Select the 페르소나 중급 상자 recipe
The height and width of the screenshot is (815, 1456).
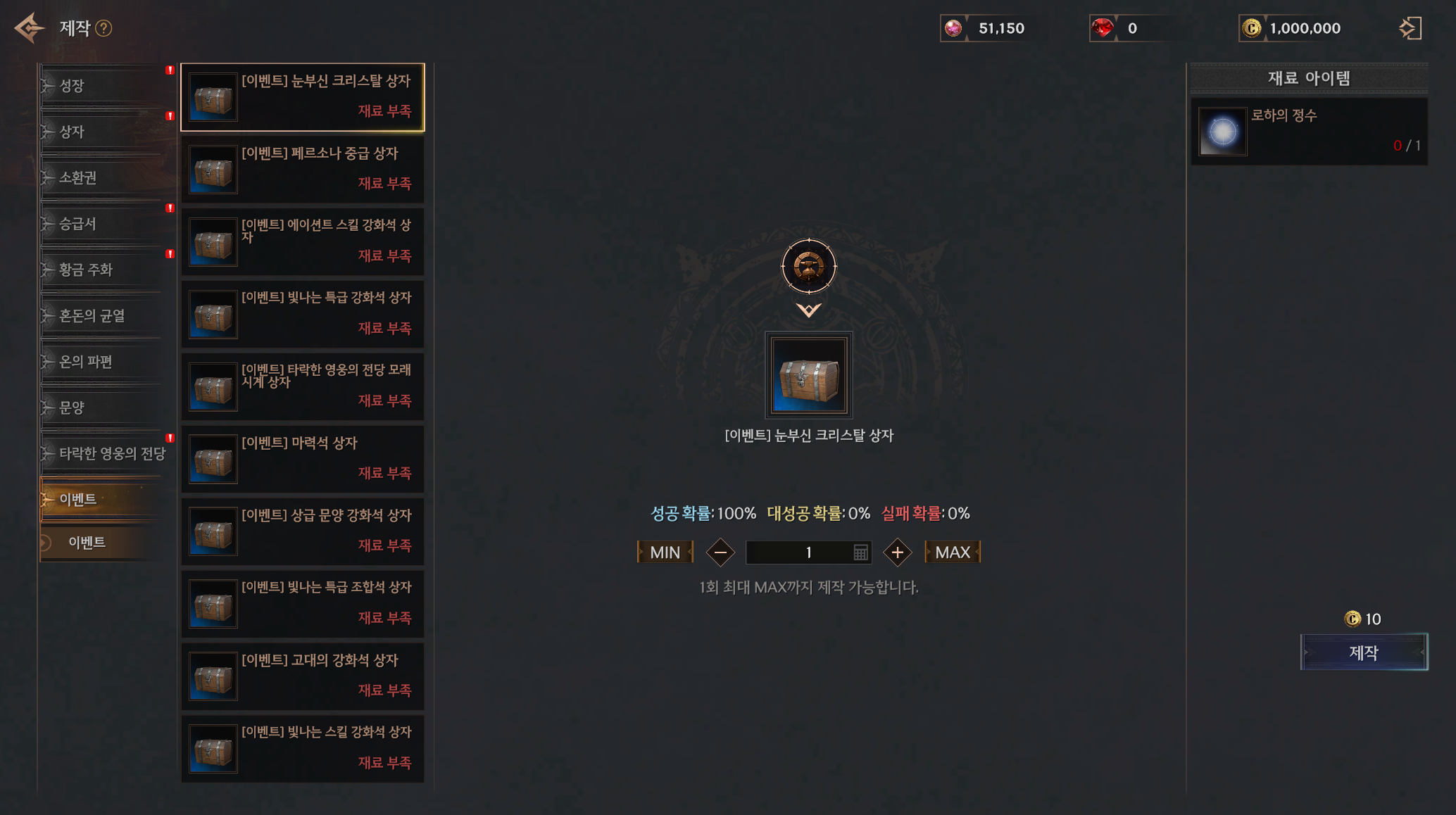click(x=303, y=170)
